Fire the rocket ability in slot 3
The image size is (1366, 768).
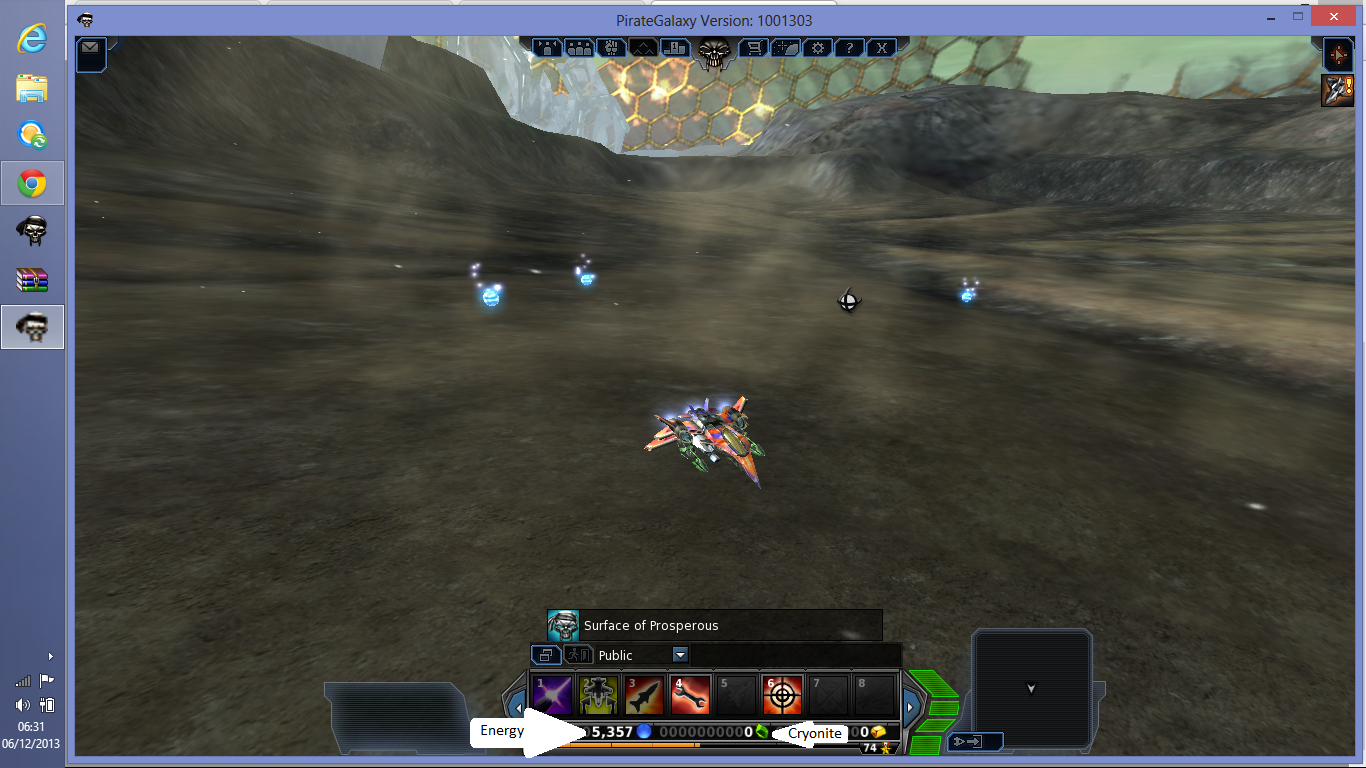(x=644, y=694)
